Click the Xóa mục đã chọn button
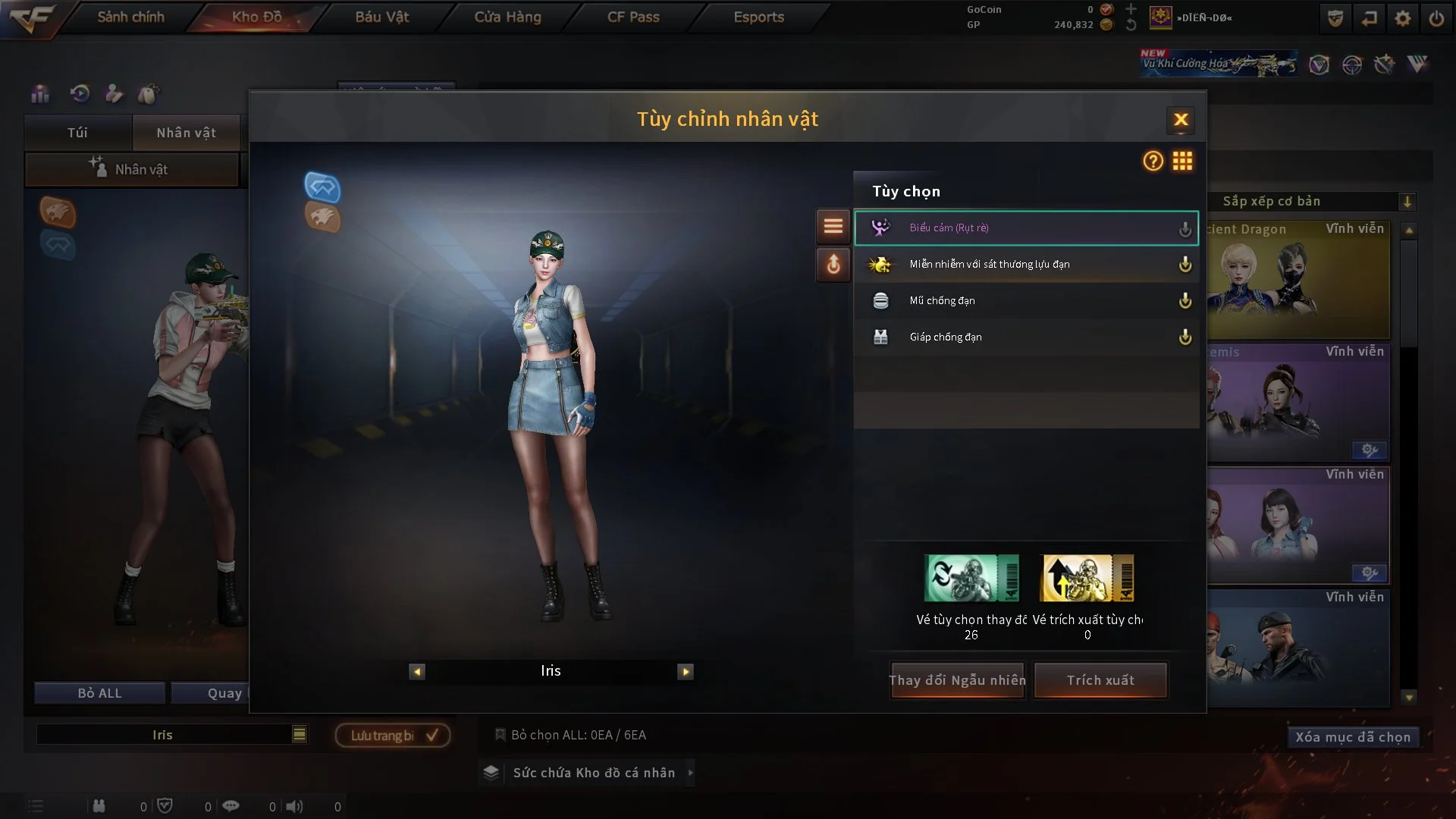This screenshot has height=819, width=1456. [1353, 736]
